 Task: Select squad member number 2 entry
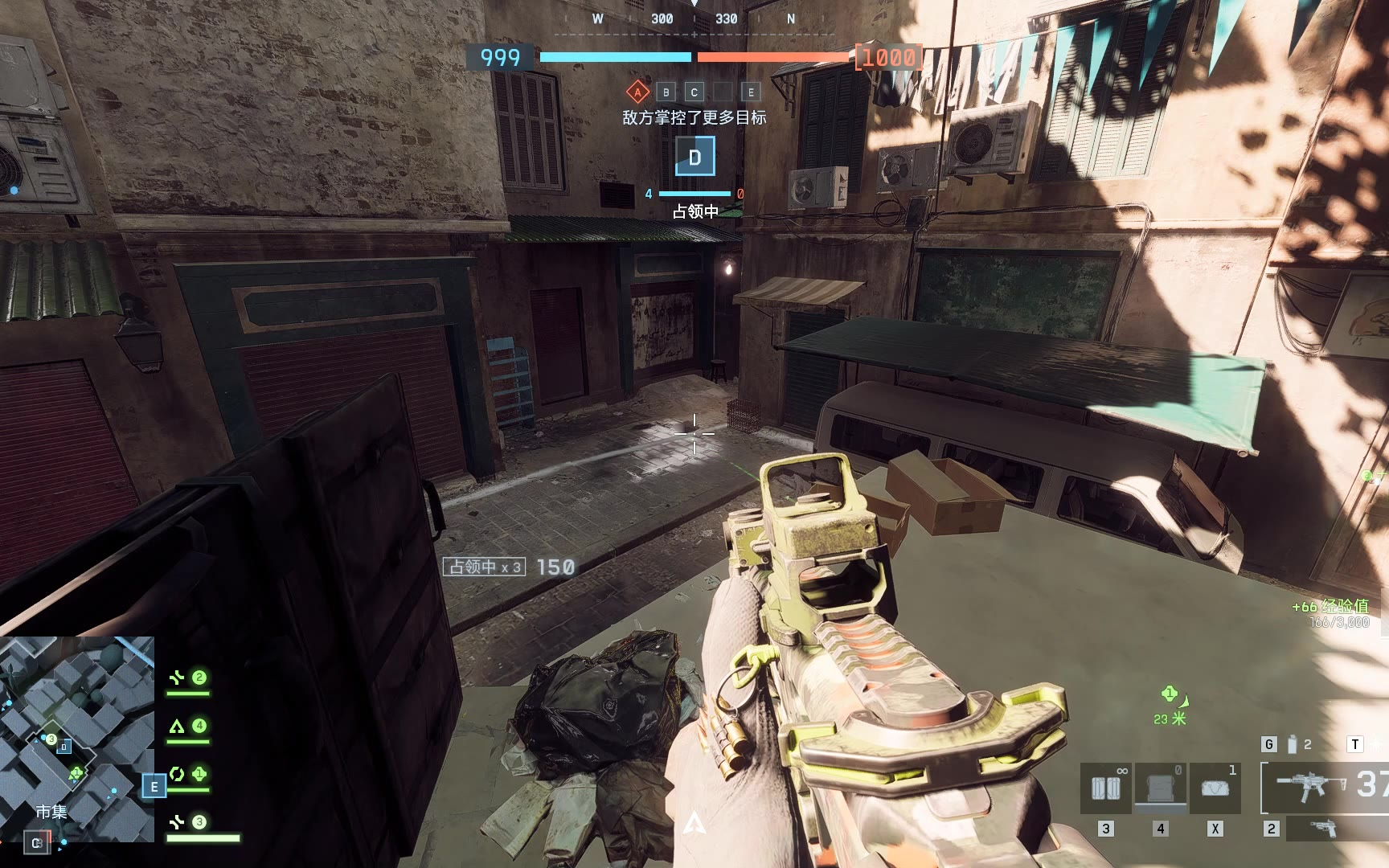pos(188,679)
